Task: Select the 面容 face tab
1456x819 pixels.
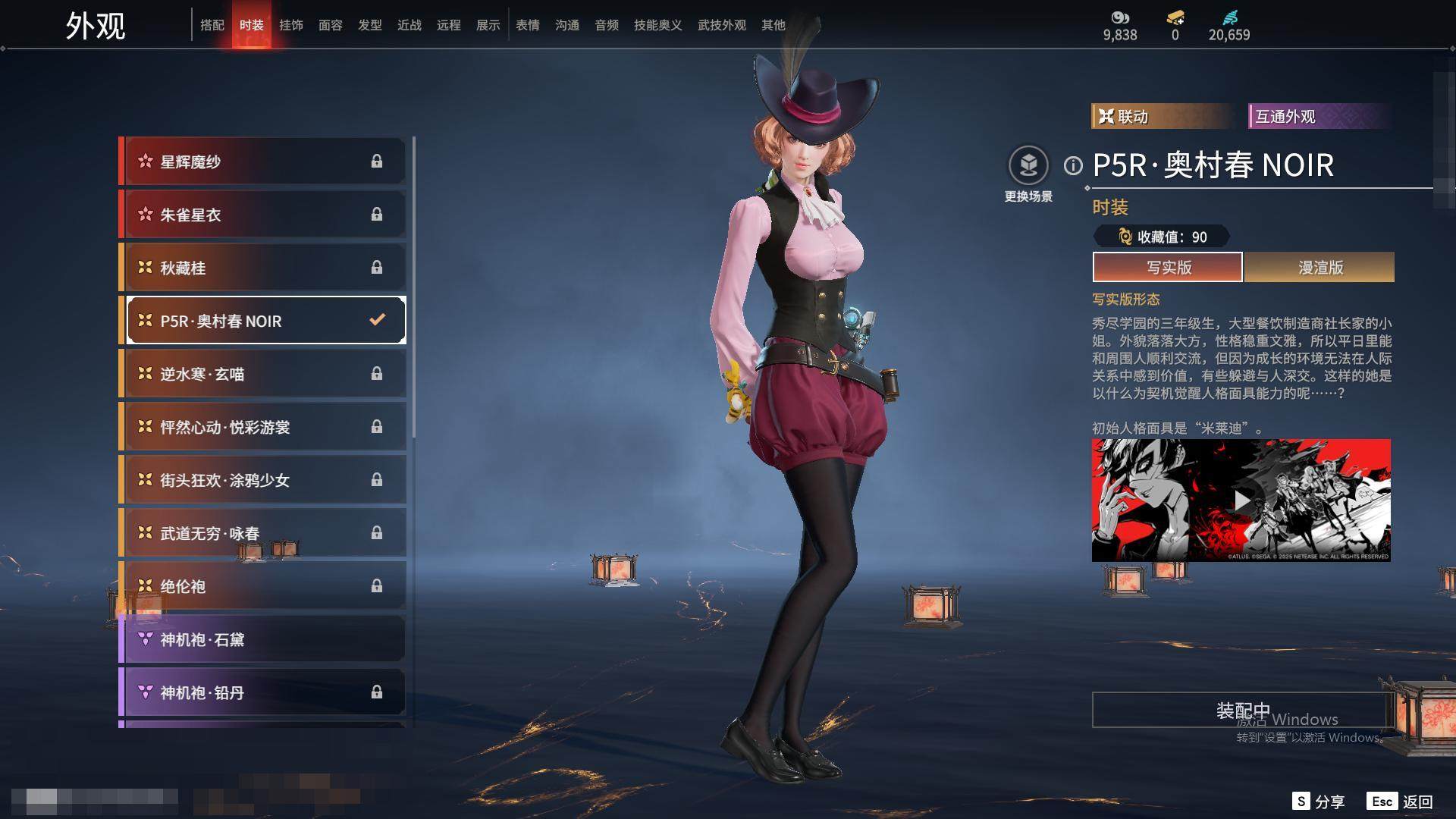Action: click(x=331, y=25)
